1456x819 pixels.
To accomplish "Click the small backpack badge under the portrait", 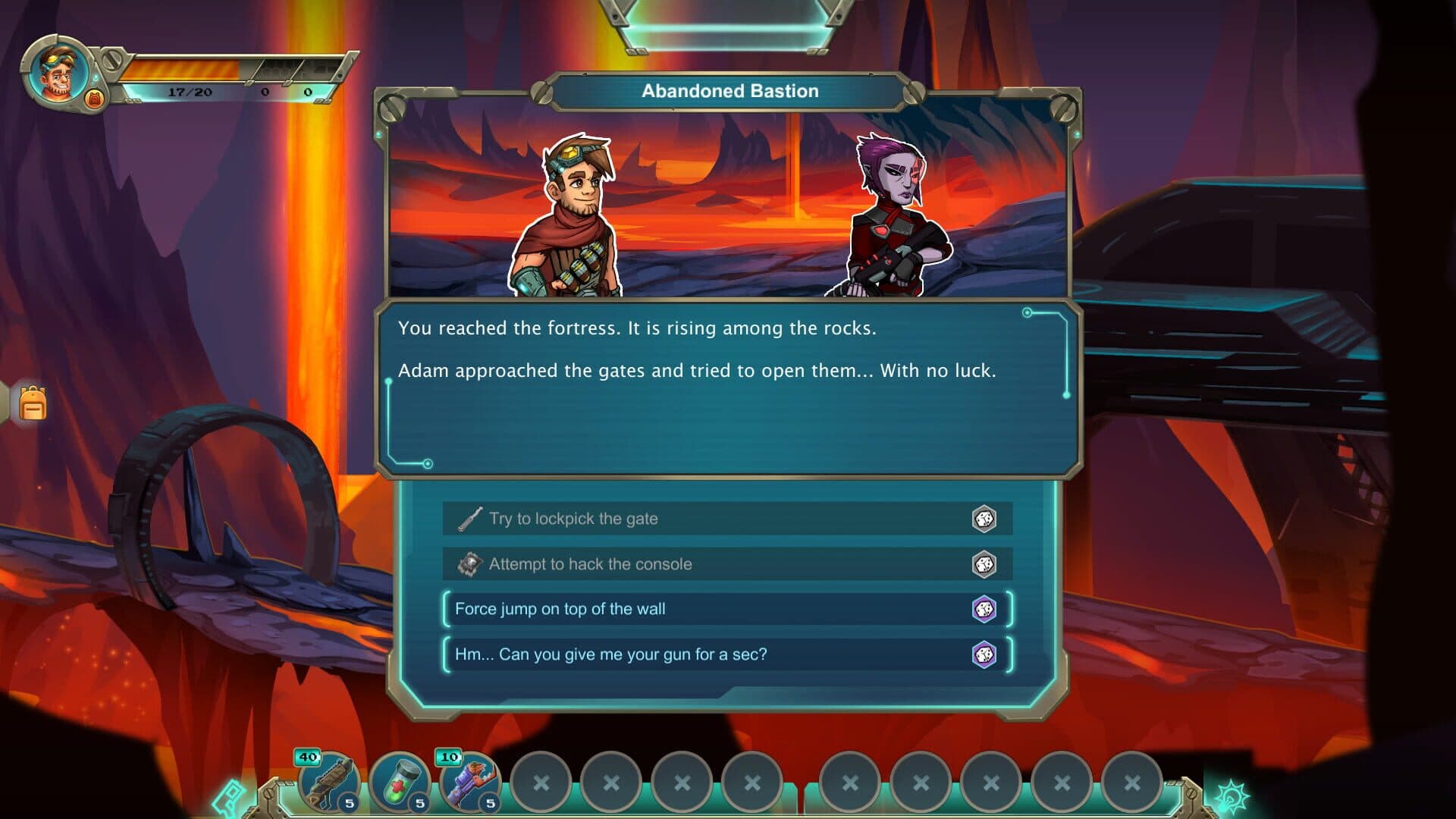I will click(x=95, y=99).
